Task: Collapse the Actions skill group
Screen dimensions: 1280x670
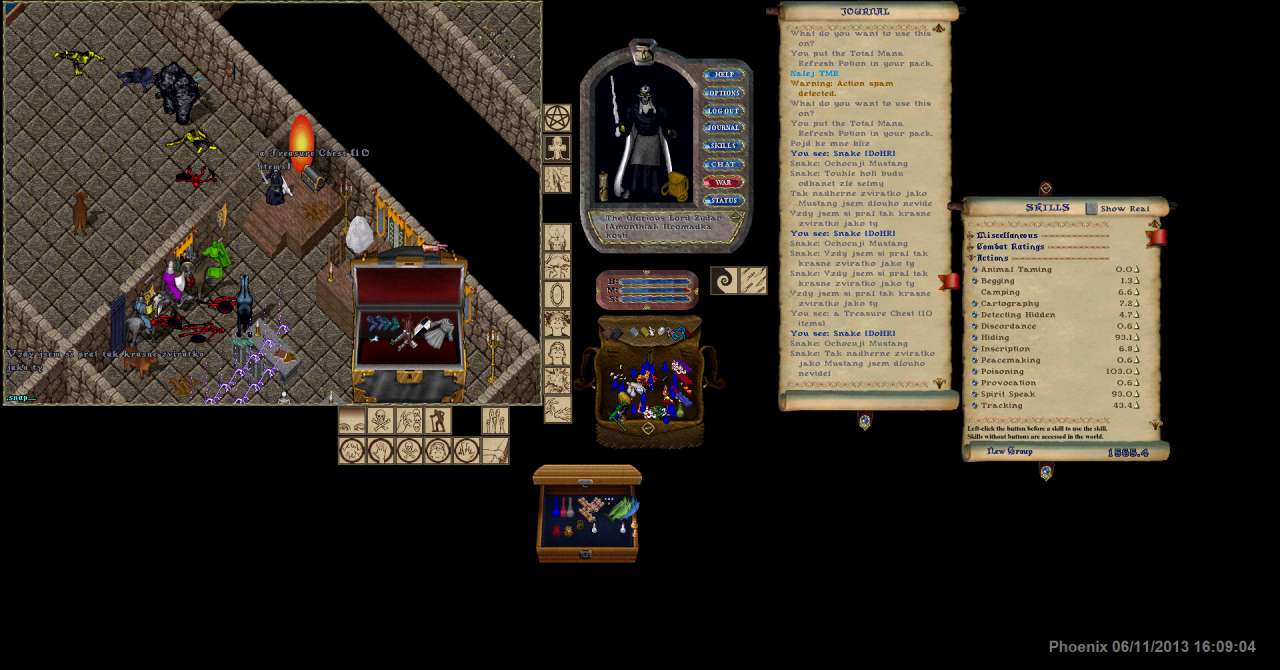Action: [x=970, y=258]
